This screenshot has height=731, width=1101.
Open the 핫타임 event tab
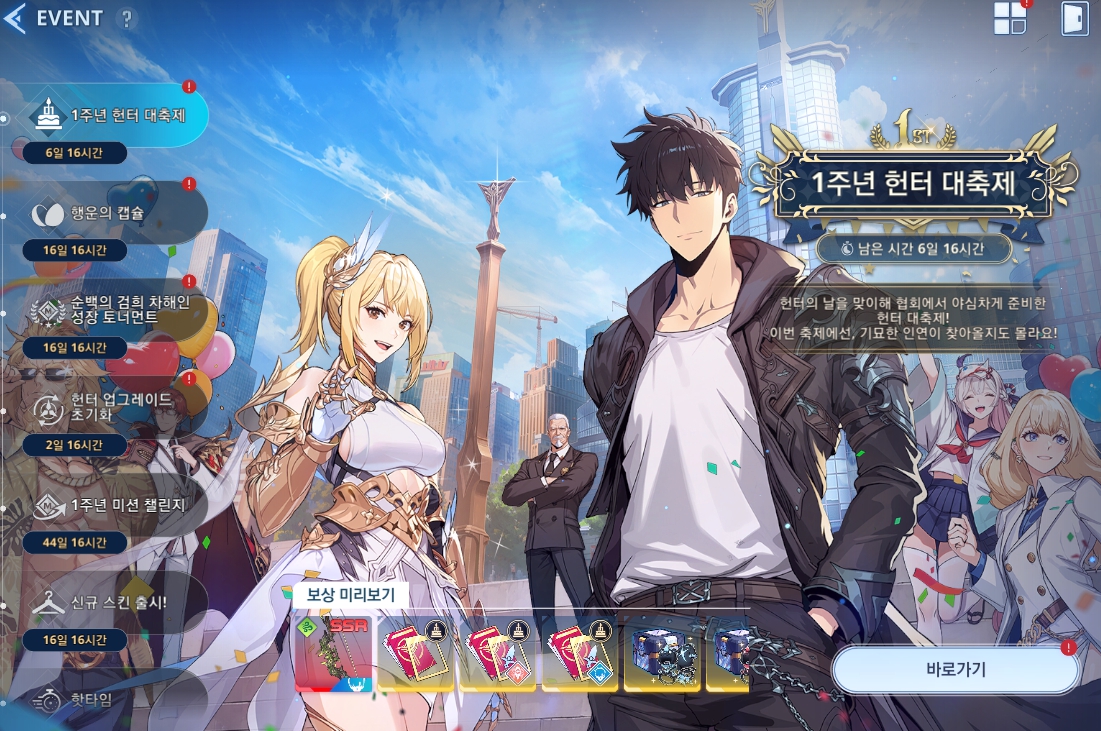(x=100, y=698)
